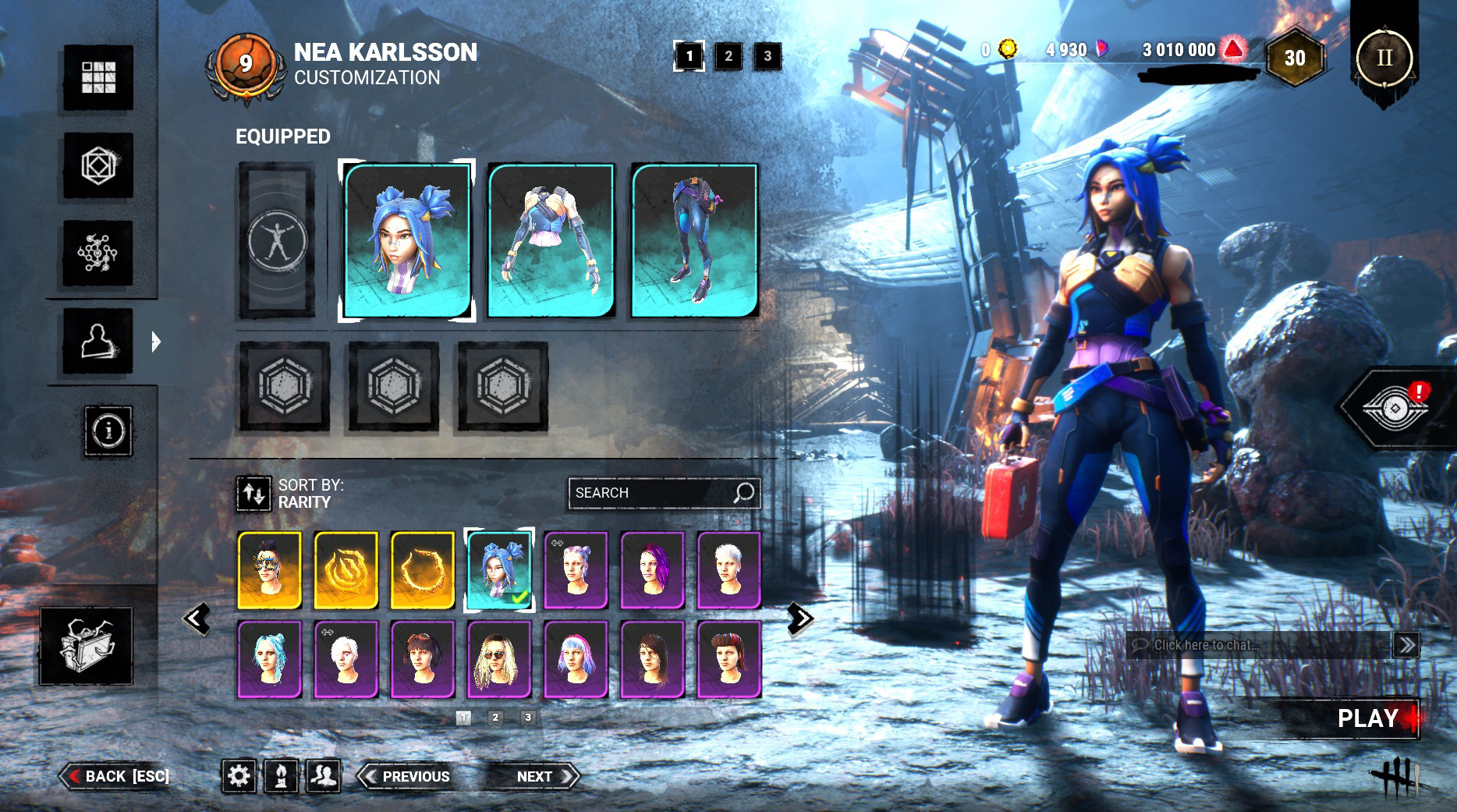This screenshot has height=812, width=1457.
Task: Select the candle ritual icon near settings
Action: click(x=282, y=776)
